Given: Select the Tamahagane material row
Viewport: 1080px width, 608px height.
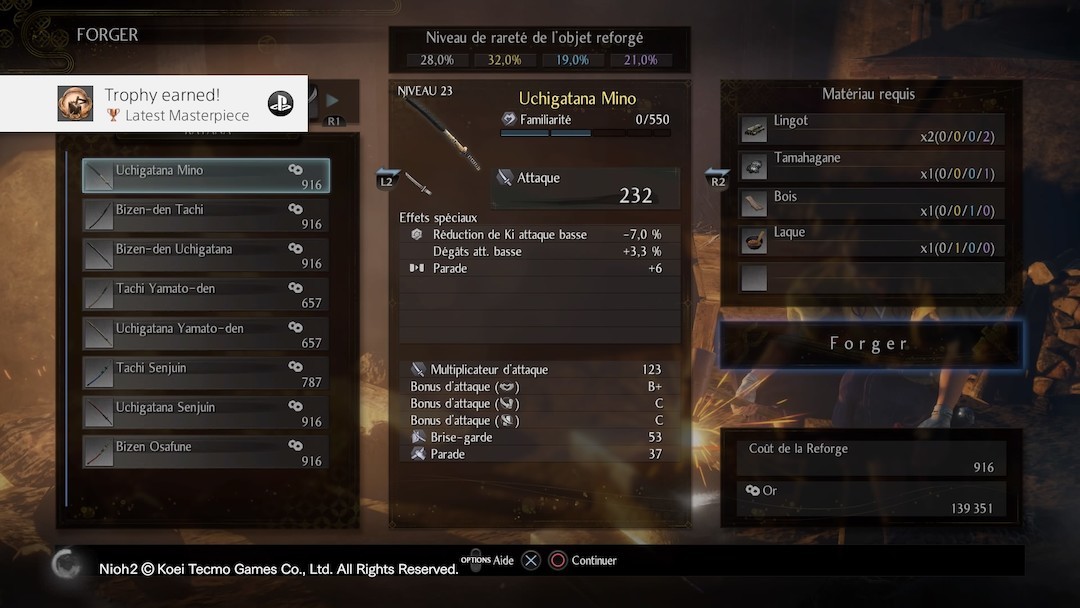Looking at the screenshot, I should pyautogui.click(x=870, y=166).
